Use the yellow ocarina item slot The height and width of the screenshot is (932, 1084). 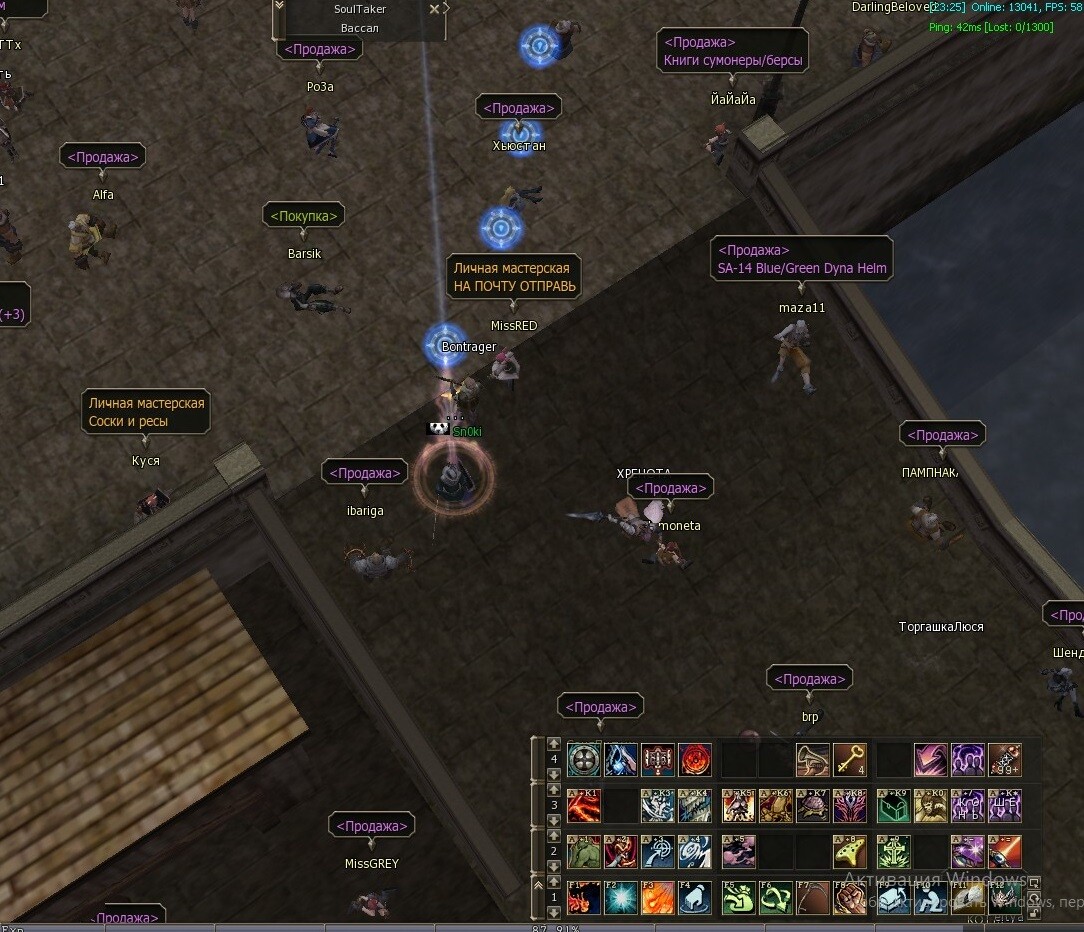pyautogui.click(x=850, y=852)
